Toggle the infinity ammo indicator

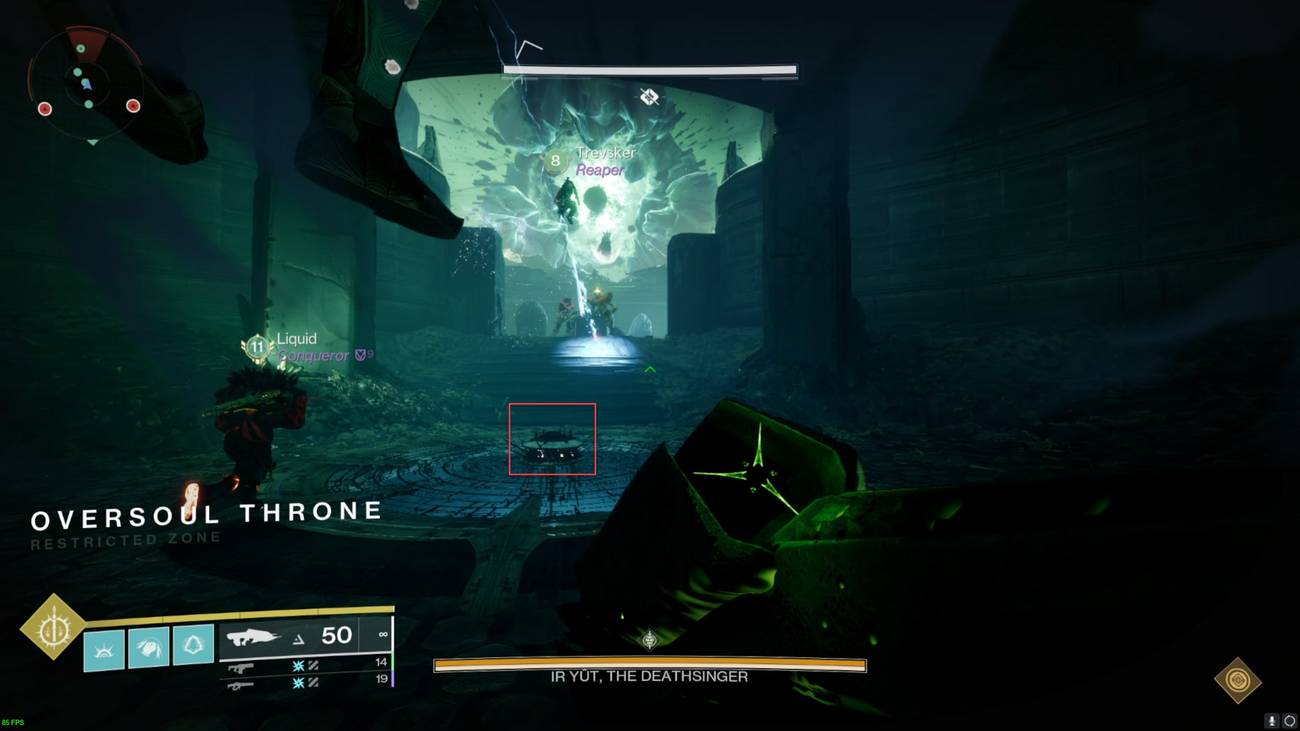point(383,634)
